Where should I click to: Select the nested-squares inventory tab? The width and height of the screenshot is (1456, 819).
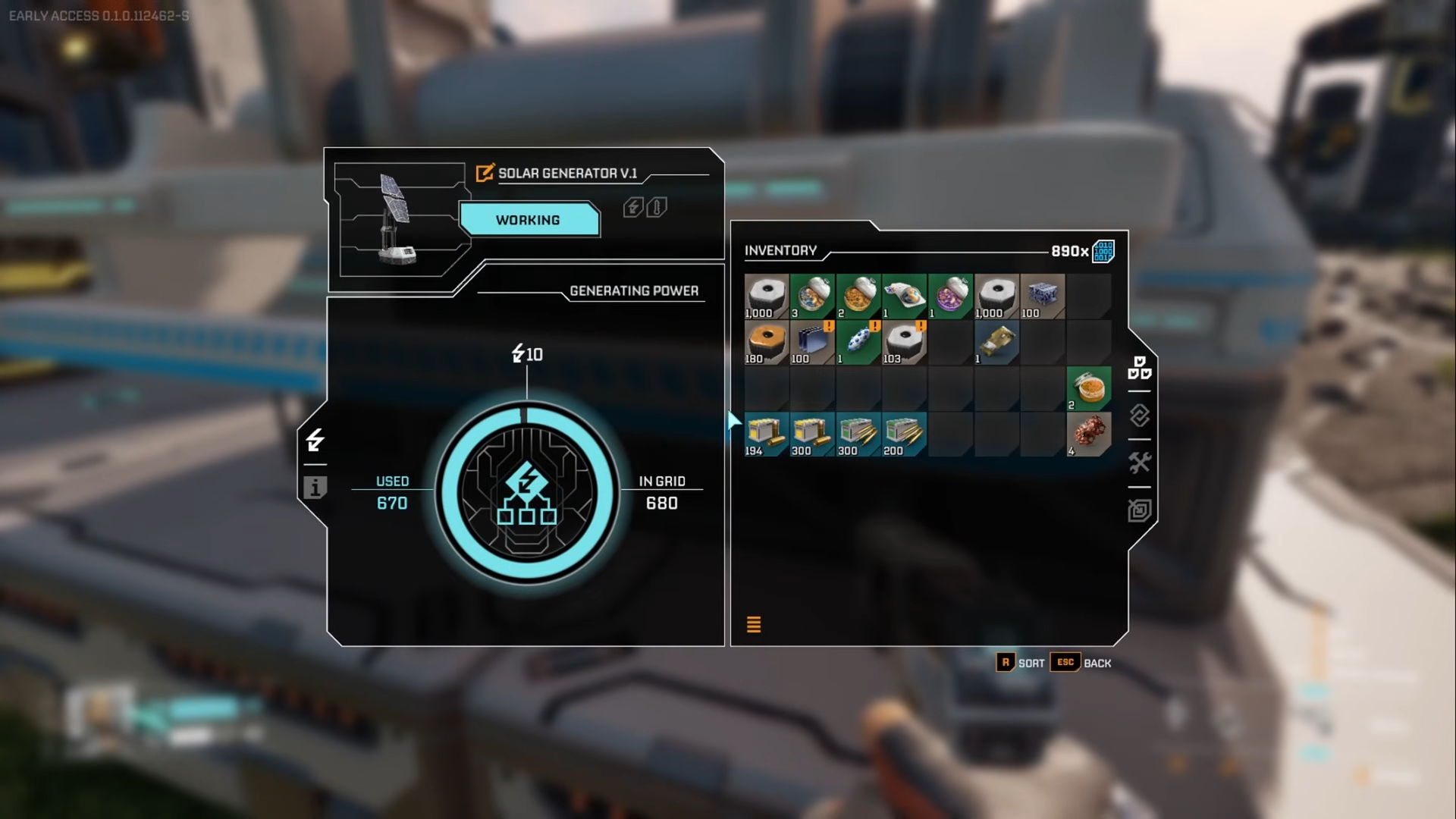coord(1139,510)
